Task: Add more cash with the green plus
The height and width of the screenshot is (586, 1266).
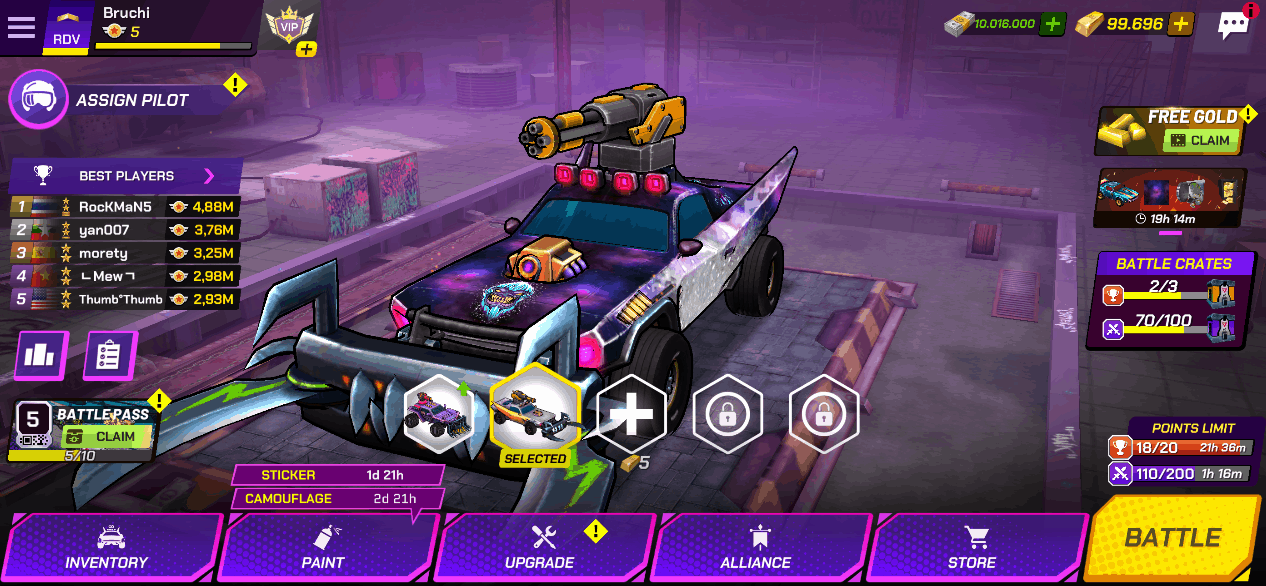Action: 1052,24
